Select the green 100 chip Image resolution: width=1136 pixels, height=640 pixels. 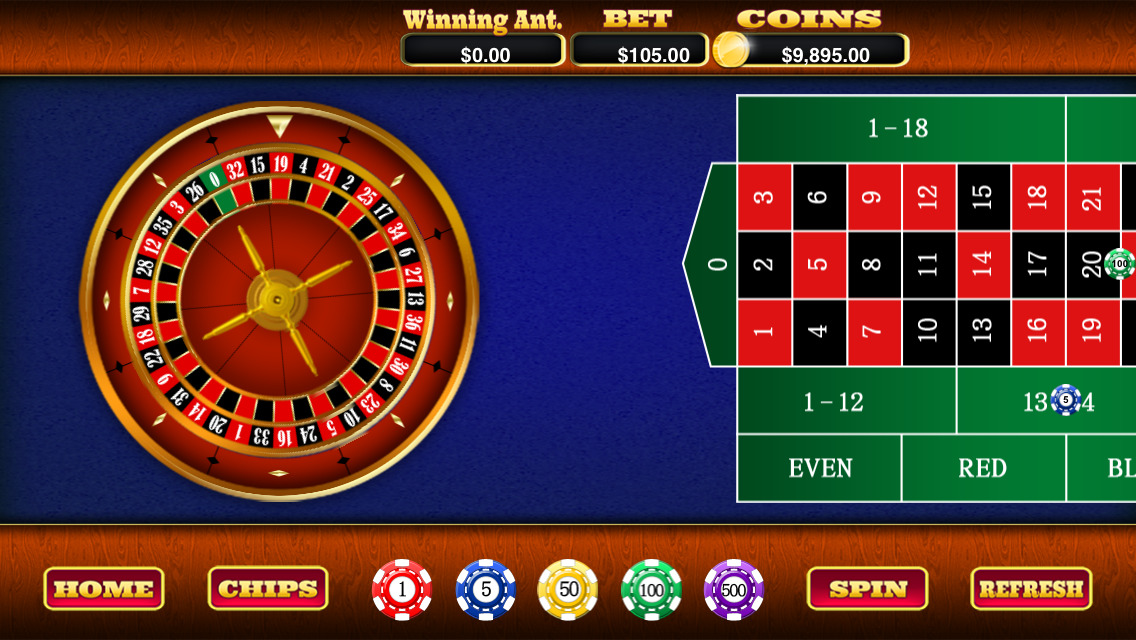point(651,590)
